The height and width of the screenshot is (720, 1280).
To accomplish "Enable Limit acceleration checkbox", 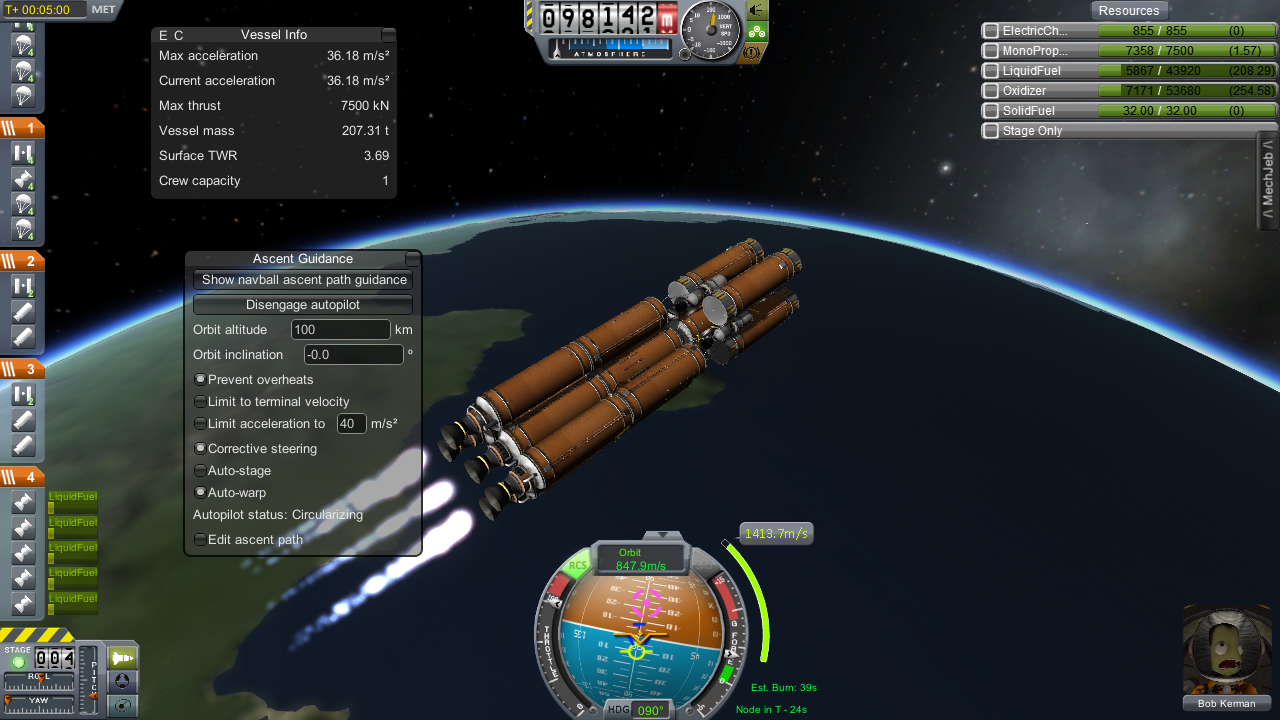I will point(200,424).
